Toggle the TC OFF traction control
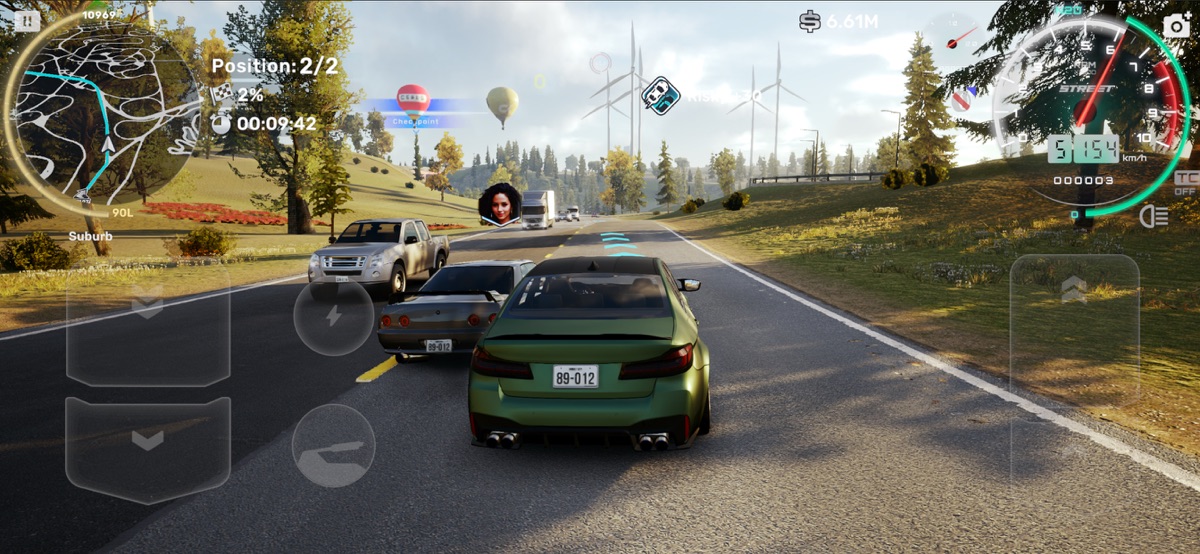The height and width of the screenshot is (554, 1200). click(1184, 183)
